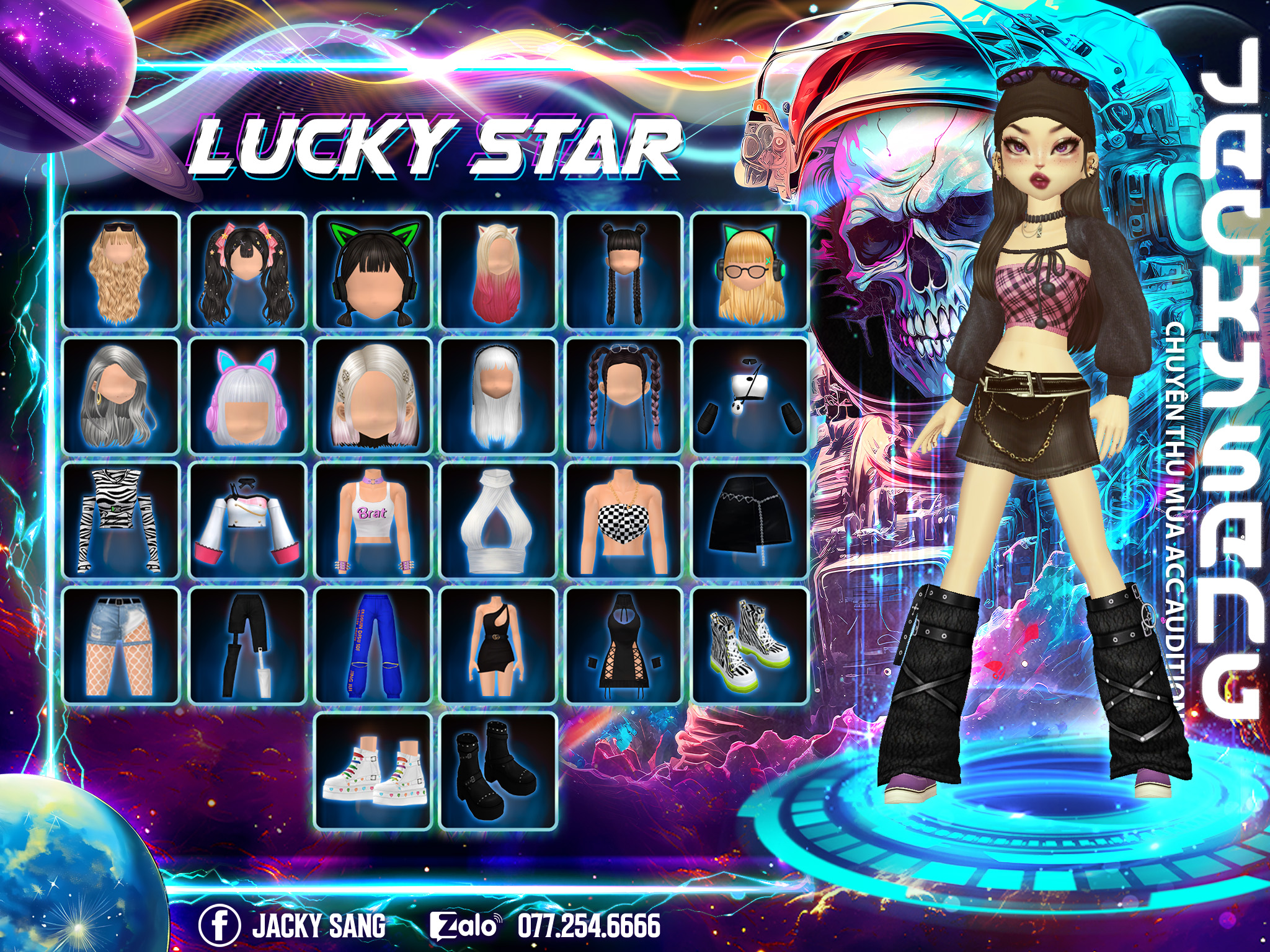Image resolution: width=1270 pixels, height=952 pixels.
Task: Select the blonde wavy hair with sunglasses
Action: [x=122, y=270]
